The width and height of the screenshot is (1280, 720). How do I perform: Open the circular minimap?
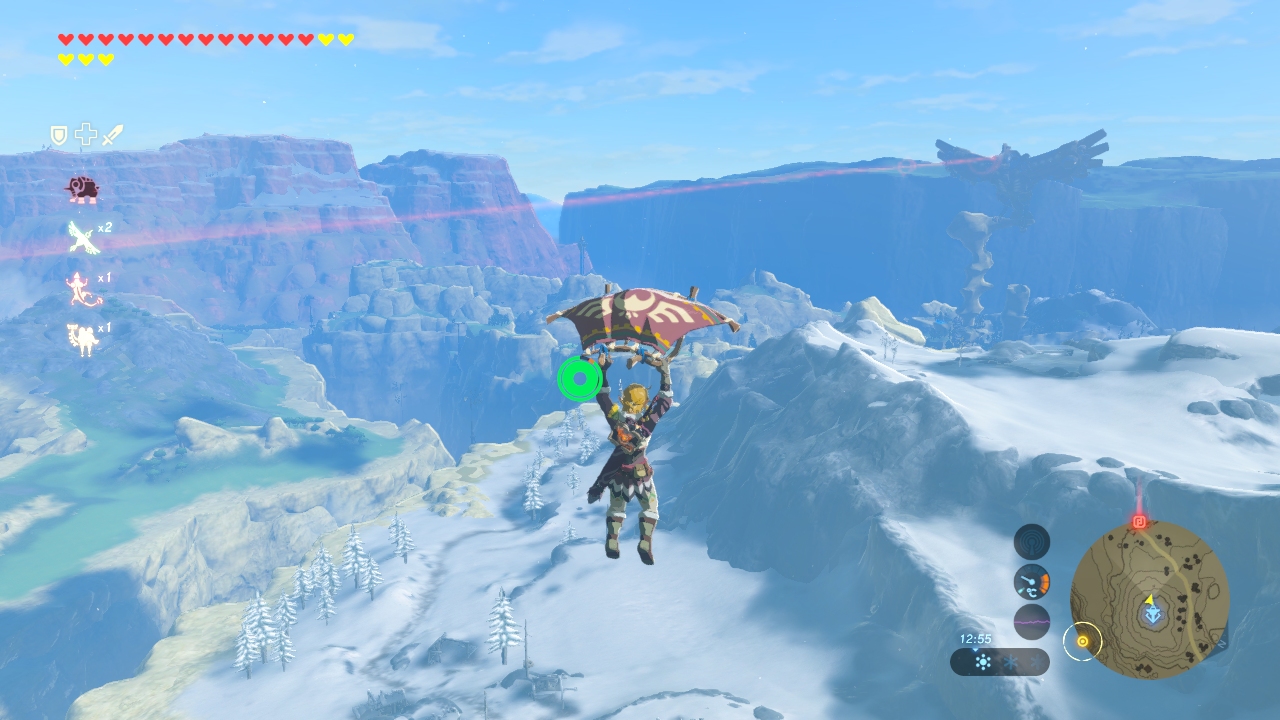(x=1149, y=600)
